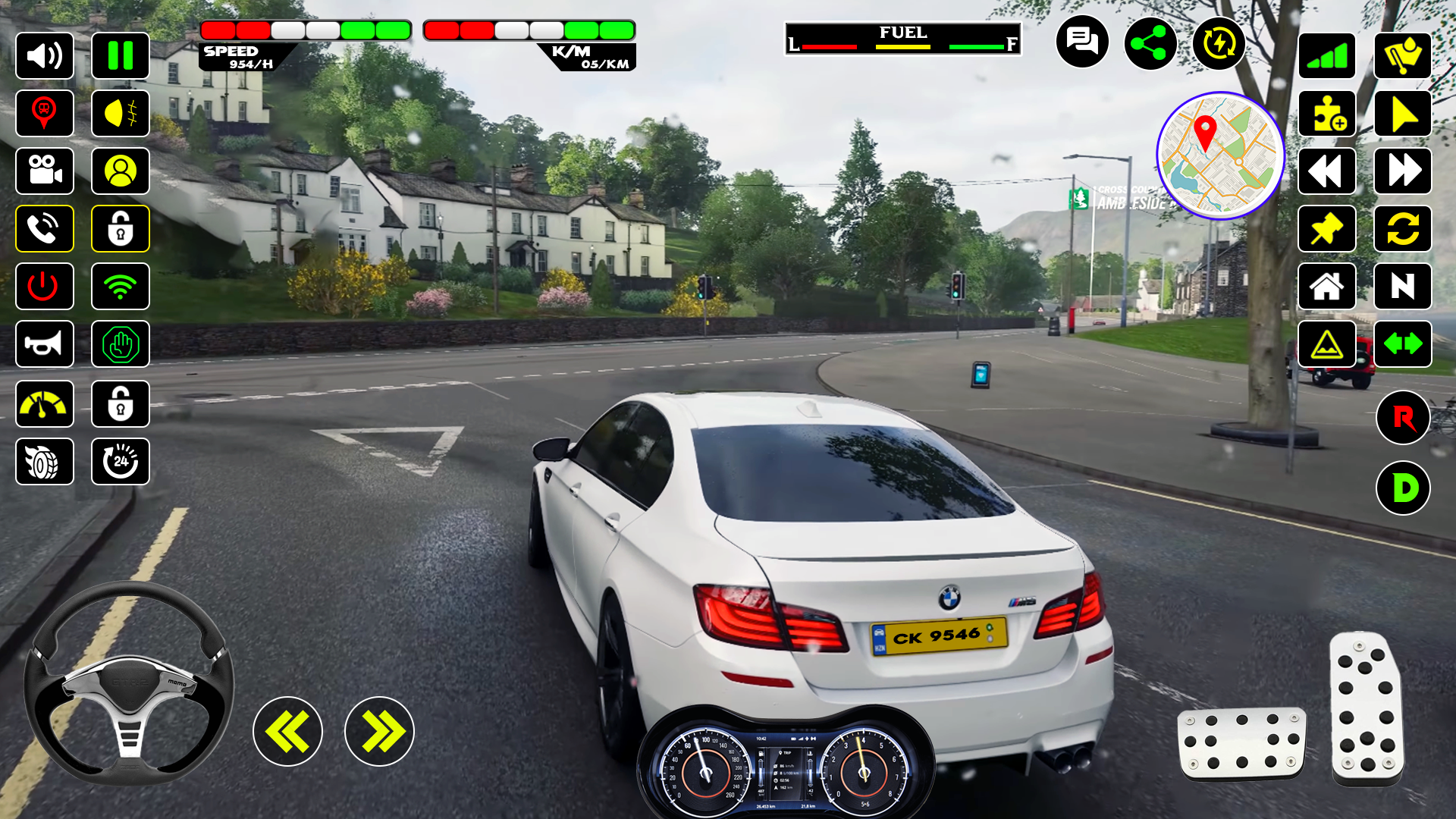Tap the green share button

[x=1150, y=43]
